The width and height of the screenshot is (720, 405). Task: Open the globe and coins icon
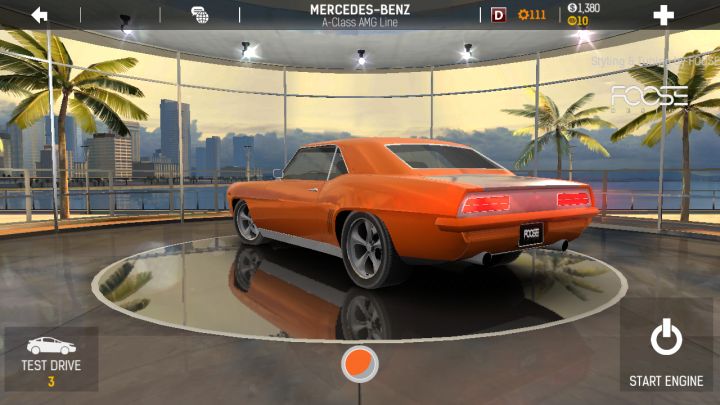pyautogui.click(x=200, y=15)
